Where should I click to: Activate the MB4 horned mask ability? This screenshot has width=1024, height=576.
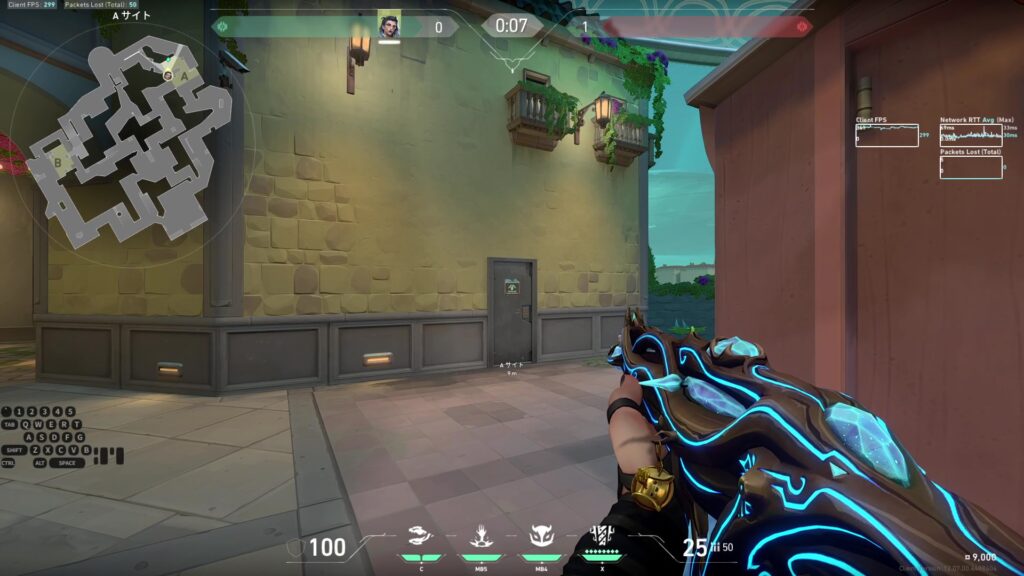tap(540, 538)
